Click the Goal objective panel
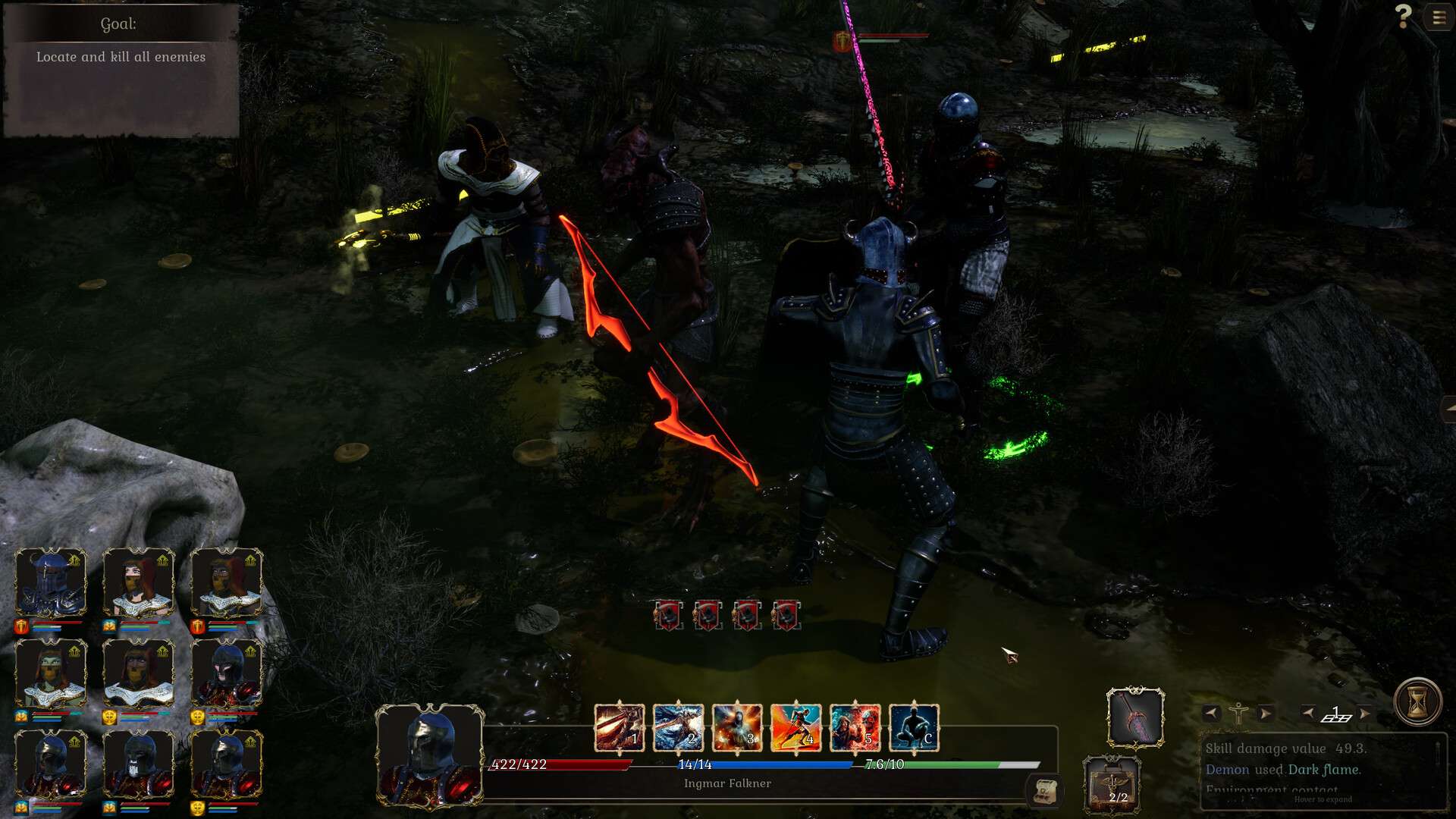 121,70
